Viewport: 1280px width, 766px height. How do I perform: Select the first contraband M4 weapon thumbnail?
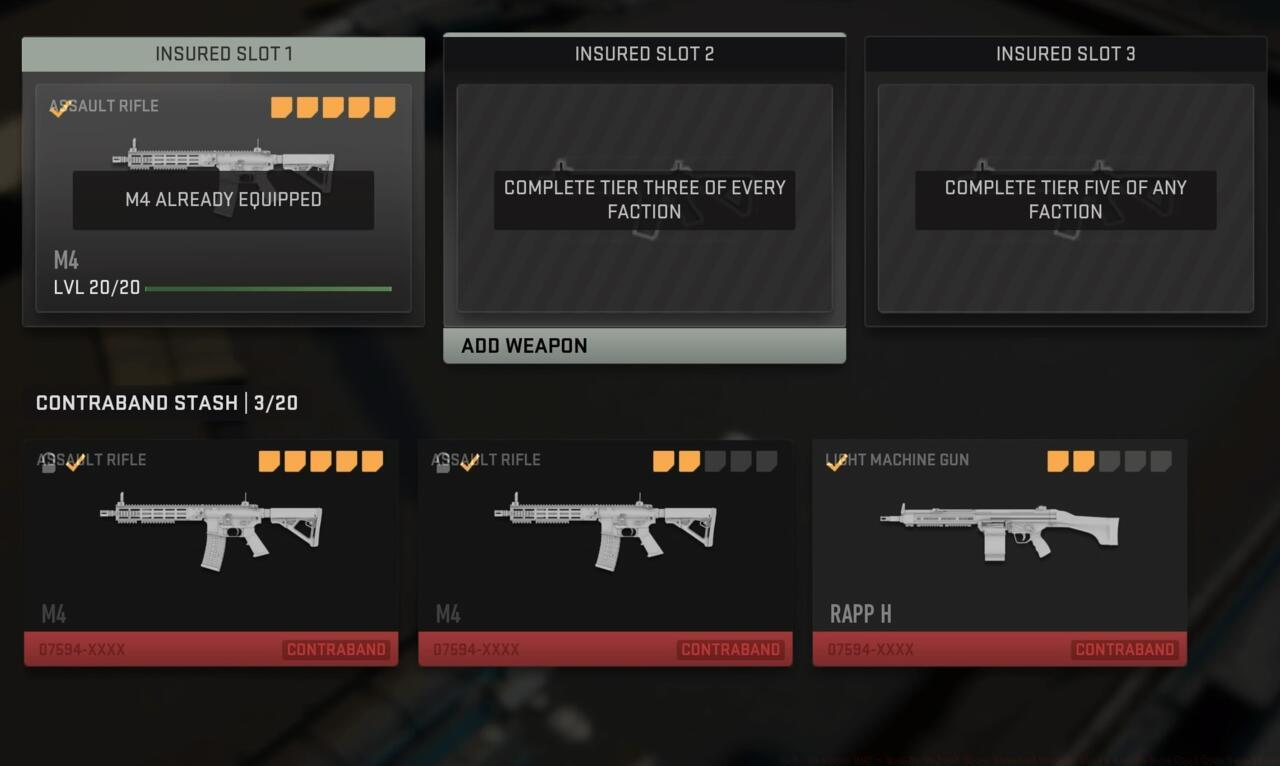click(x=211, y=527)
